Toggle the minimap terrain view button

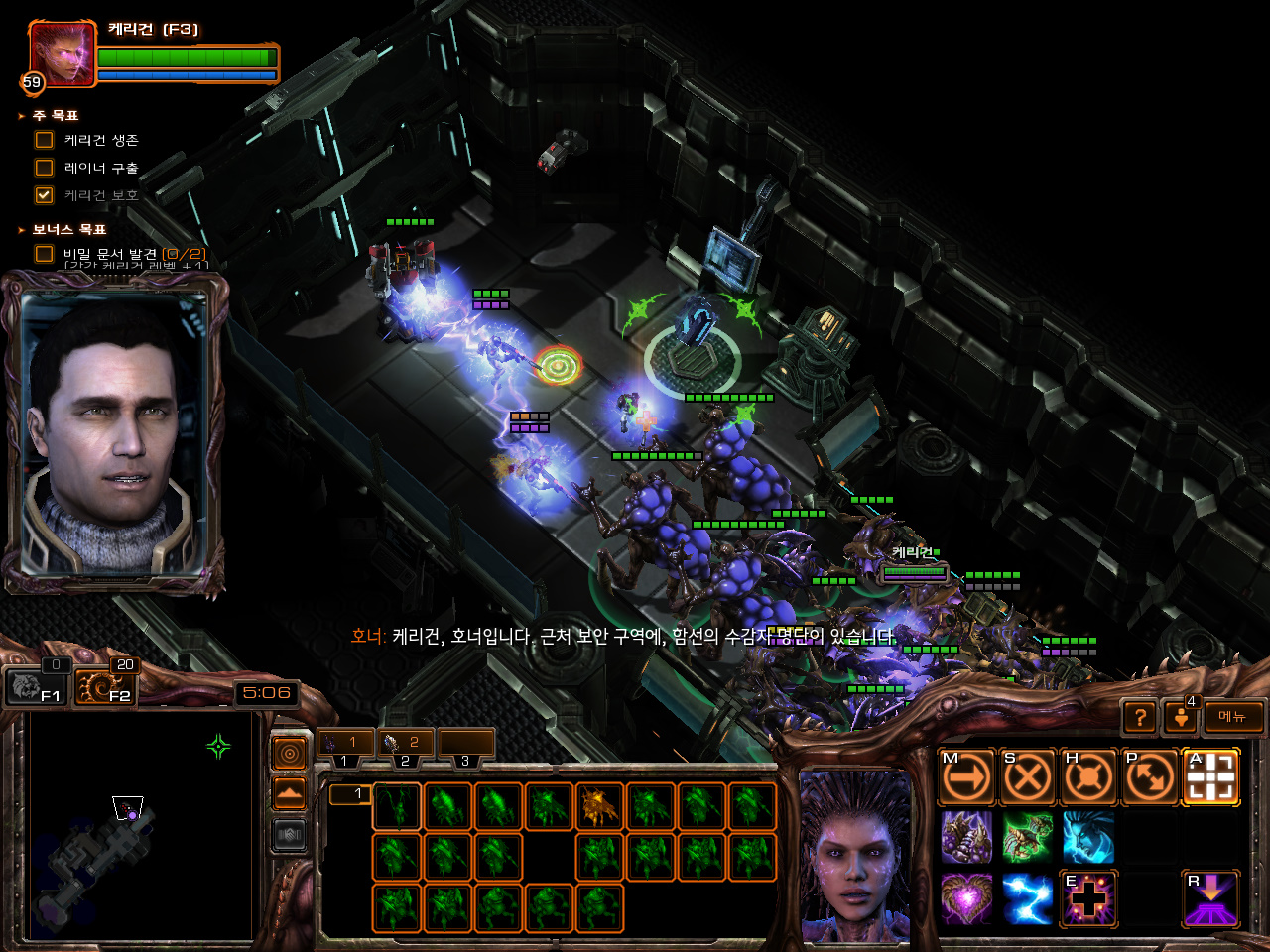point(289,794)
